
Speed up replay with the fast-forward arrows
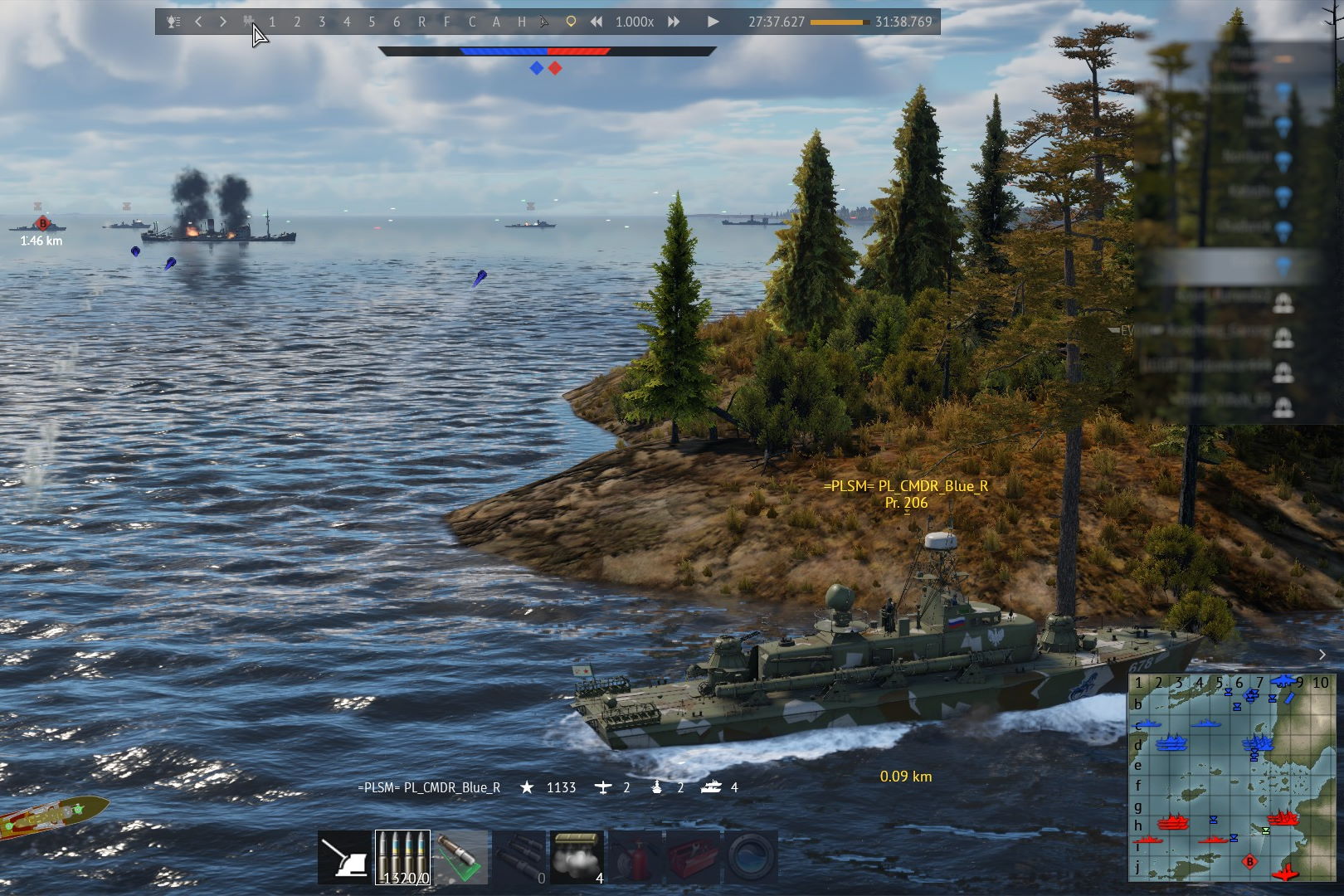tap(674, 22)
